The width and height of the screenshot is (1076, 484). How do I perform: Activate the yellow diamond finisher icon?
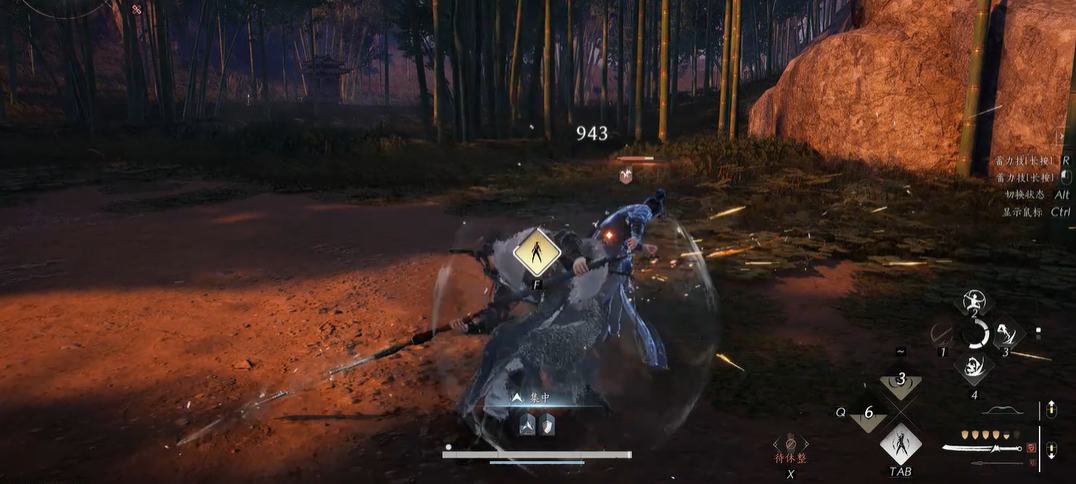pyautogui.click(x=536, y=252)
